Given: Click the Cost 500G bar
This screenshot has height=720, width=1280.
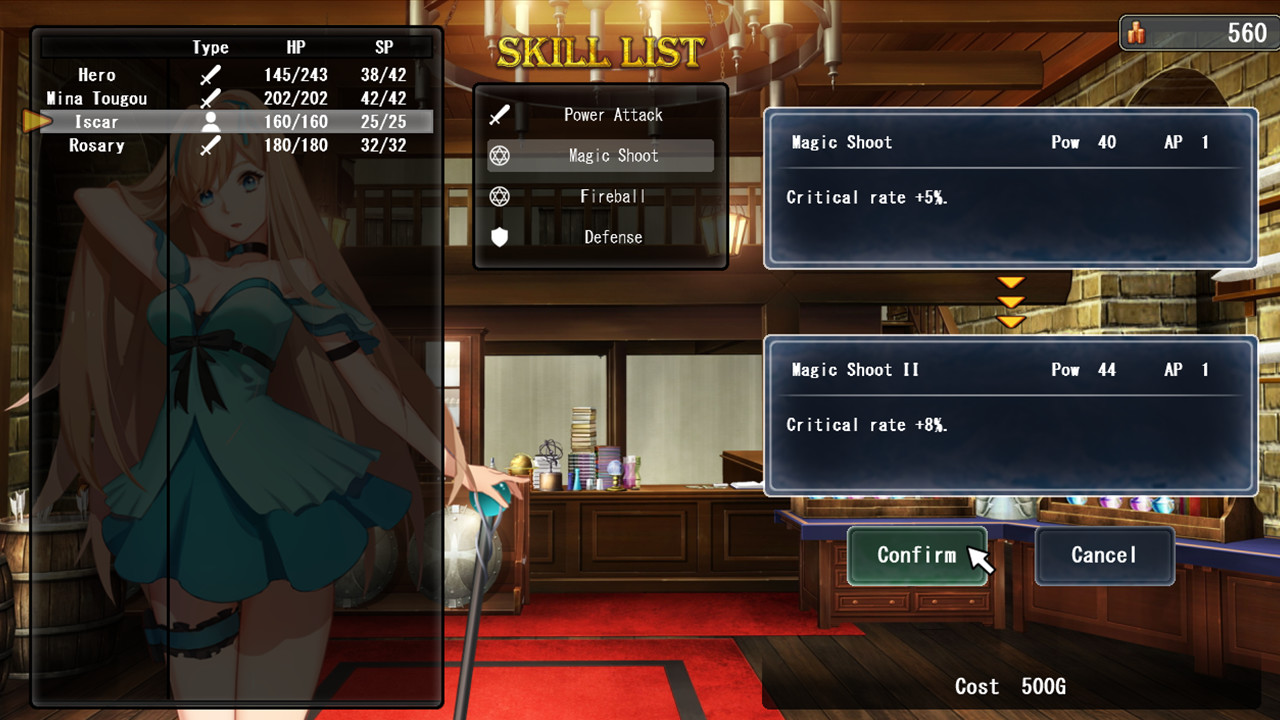Looking at the screenshot, I should pos(1009,687).
